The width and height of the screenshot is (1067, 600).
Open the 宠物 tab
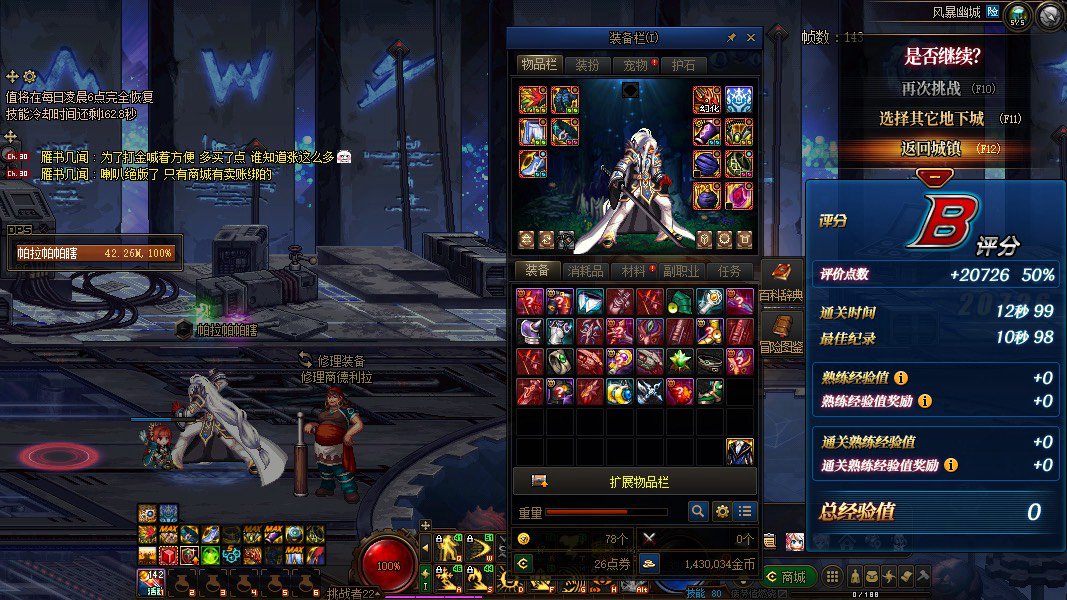coord(636,64)
